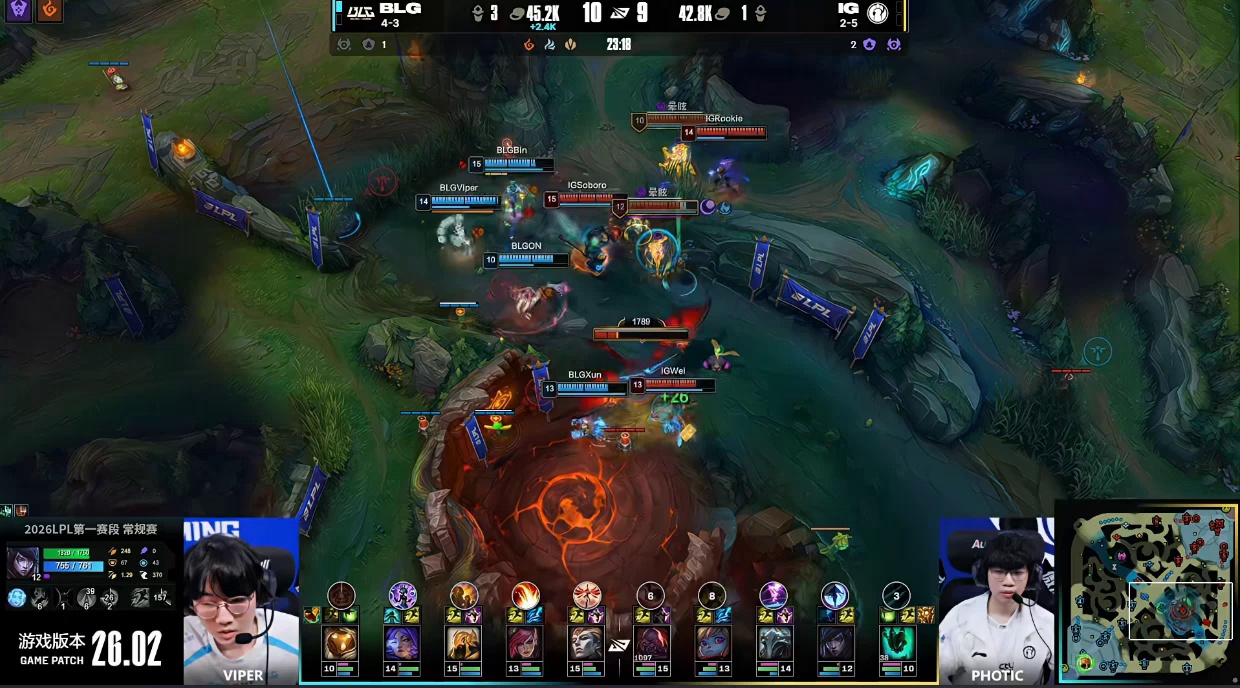This screenshot has height=688, width=1240.
Task: Select the red-haired level 13 champion portrait
Action: coord(525,642)
